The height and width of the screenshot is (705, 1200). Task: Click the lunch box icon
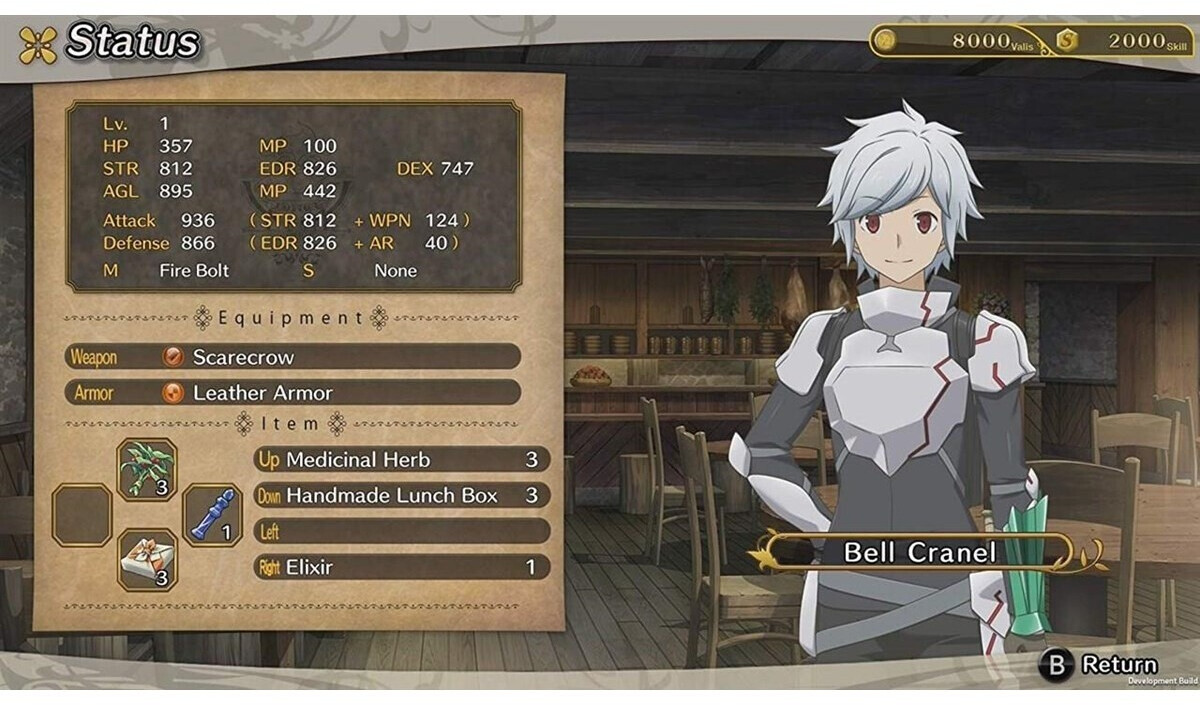point(147,559)
